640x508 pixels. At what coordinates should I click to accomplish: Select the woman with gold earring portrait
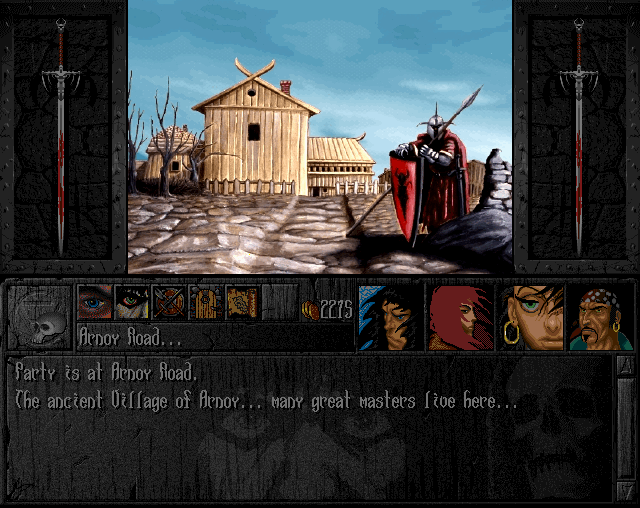(531, 317)
